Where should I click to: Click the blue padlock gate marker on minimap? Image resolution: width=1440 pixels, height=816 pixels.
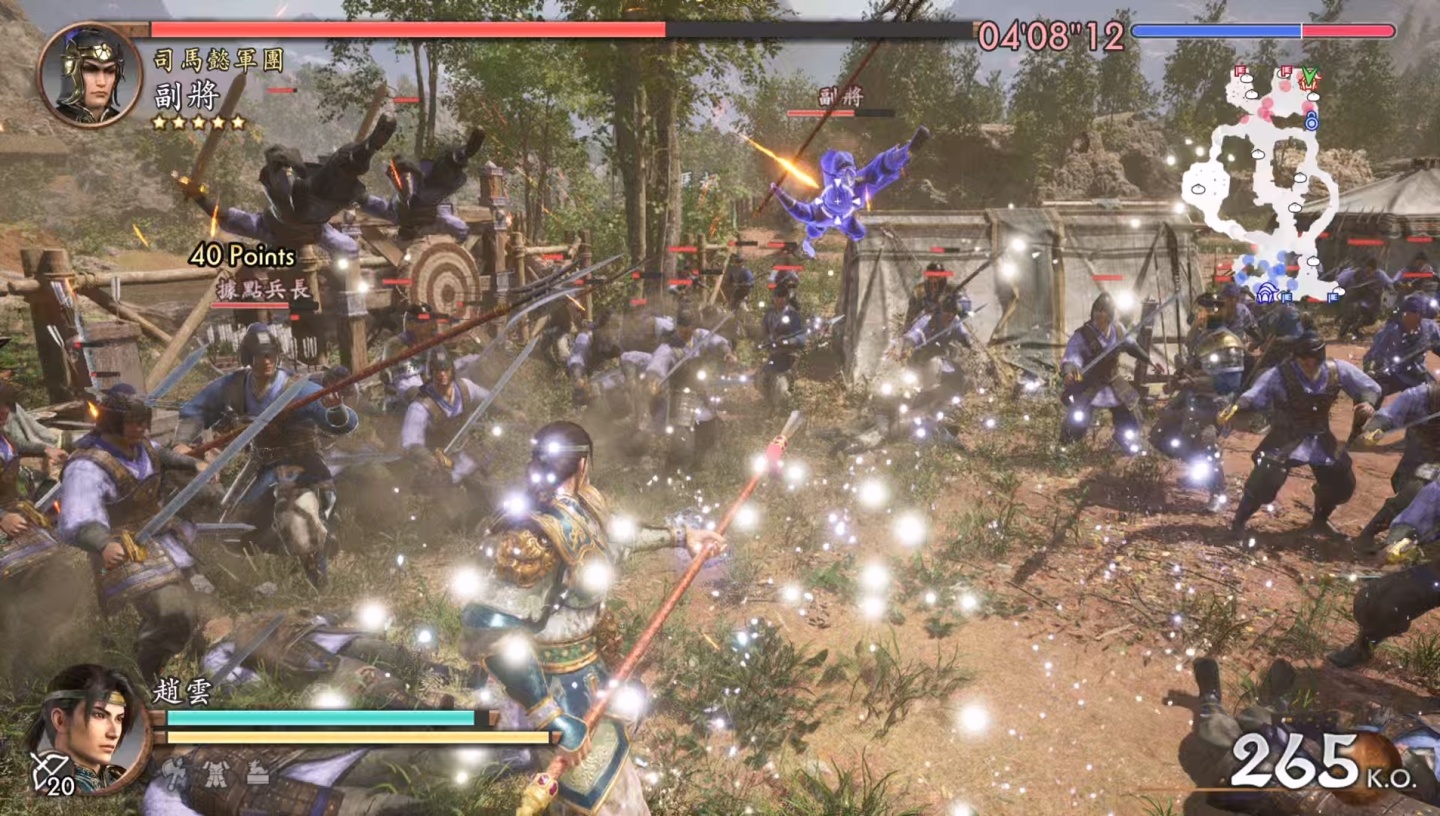tap(1311, 121)
